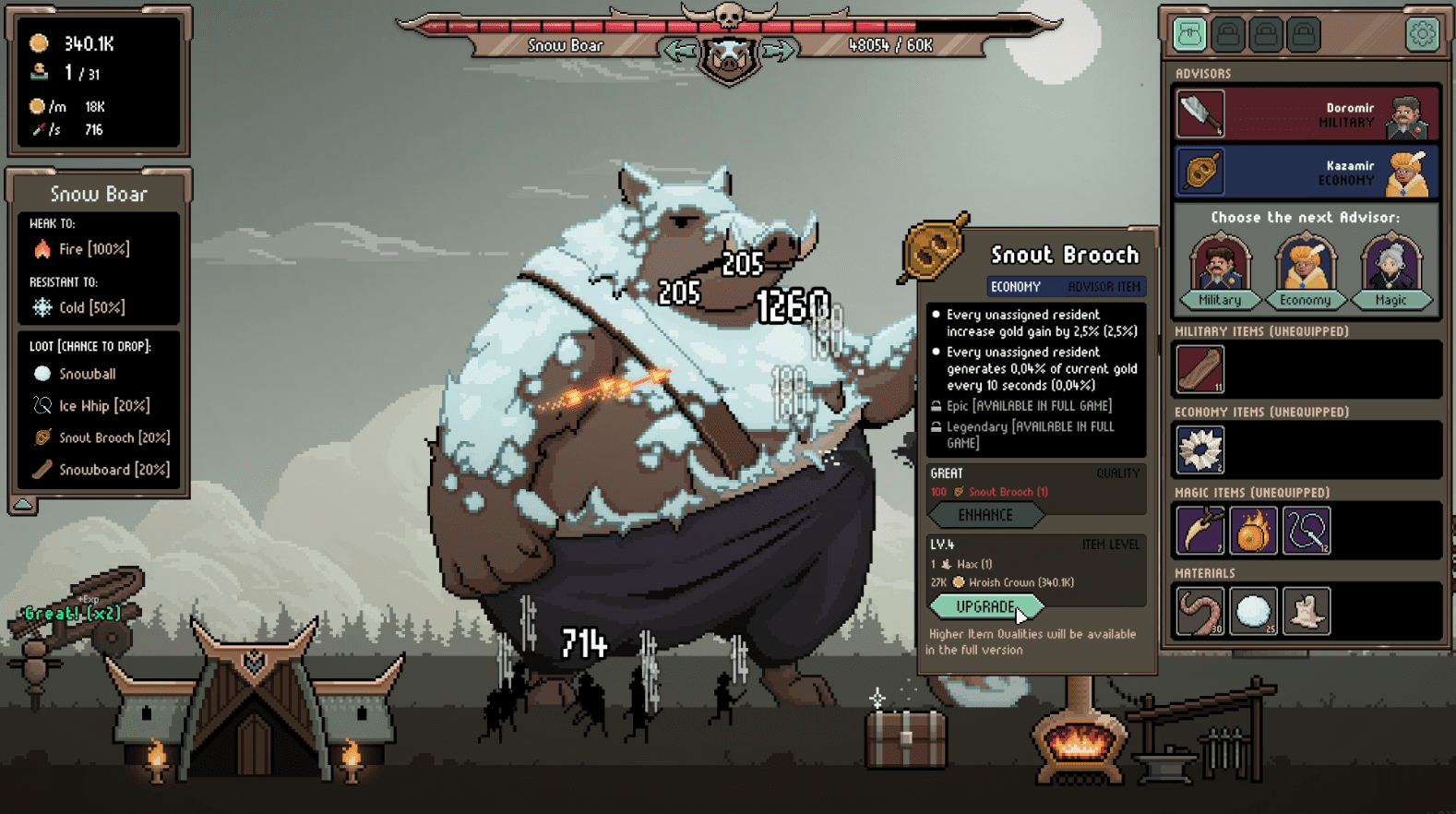Select the fireball magic item icon
Screen dimensions: 1456x814
tap(1253, 531)
